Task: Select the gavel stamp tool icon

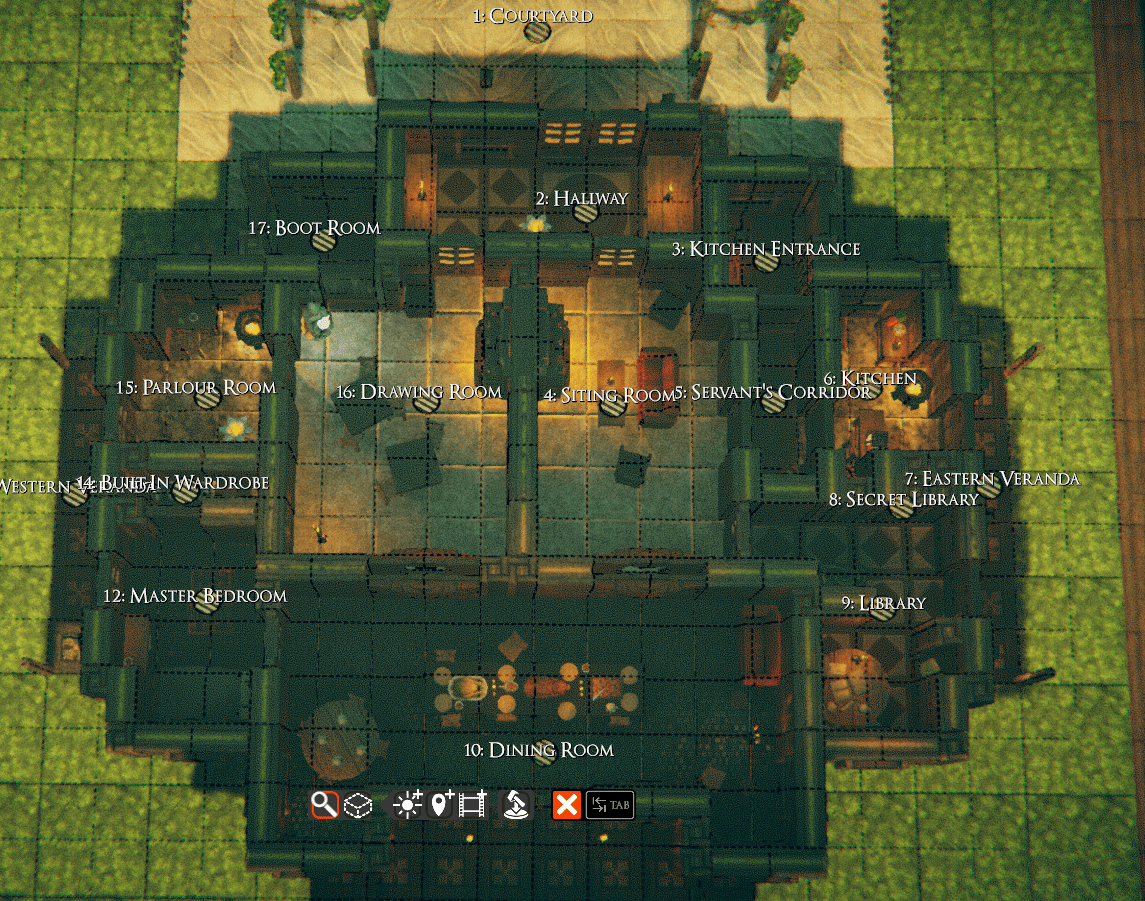Action: [x=515, y=804]
